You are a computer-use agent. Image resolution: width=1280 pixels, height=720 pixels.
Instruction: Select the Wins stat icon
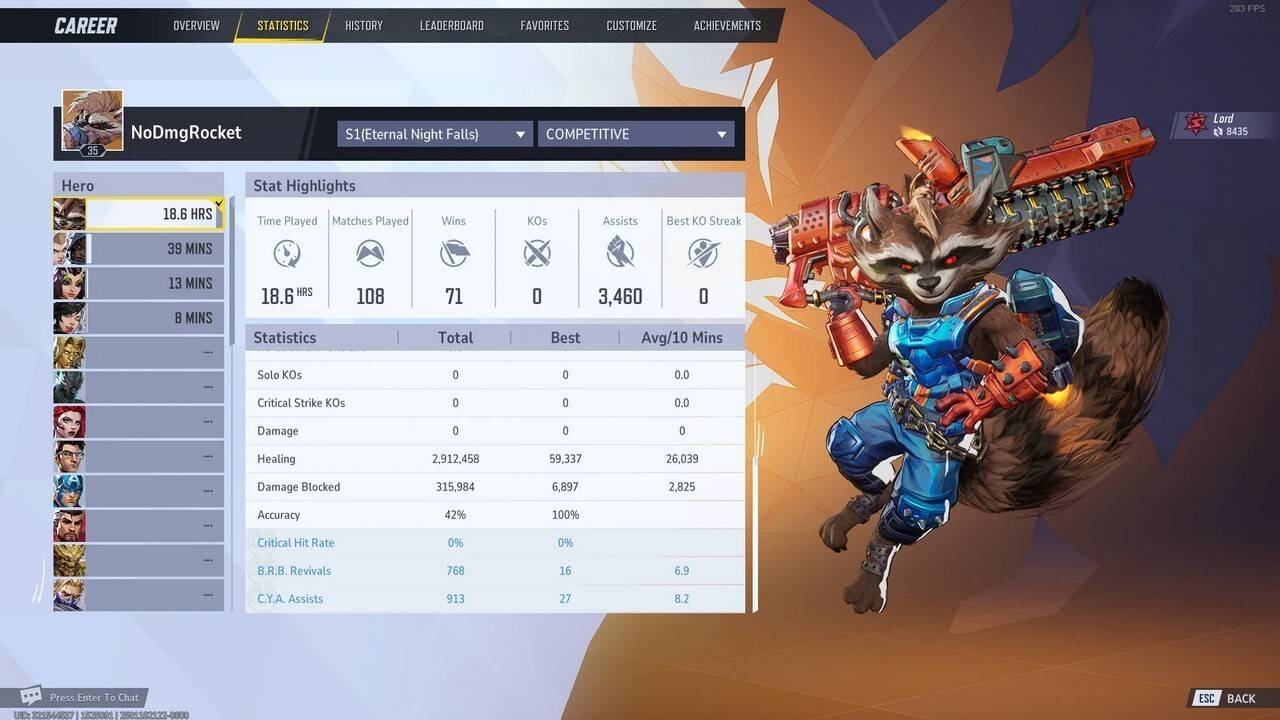coord(454,254)
